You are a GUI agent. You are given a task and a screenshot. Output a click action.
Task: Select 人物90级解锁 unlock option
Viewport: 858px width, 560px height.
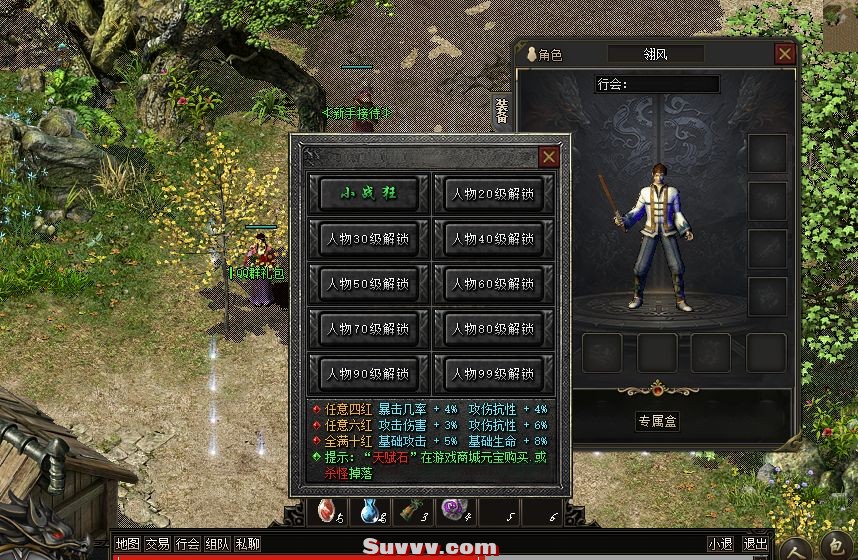[x=368, y=374]
